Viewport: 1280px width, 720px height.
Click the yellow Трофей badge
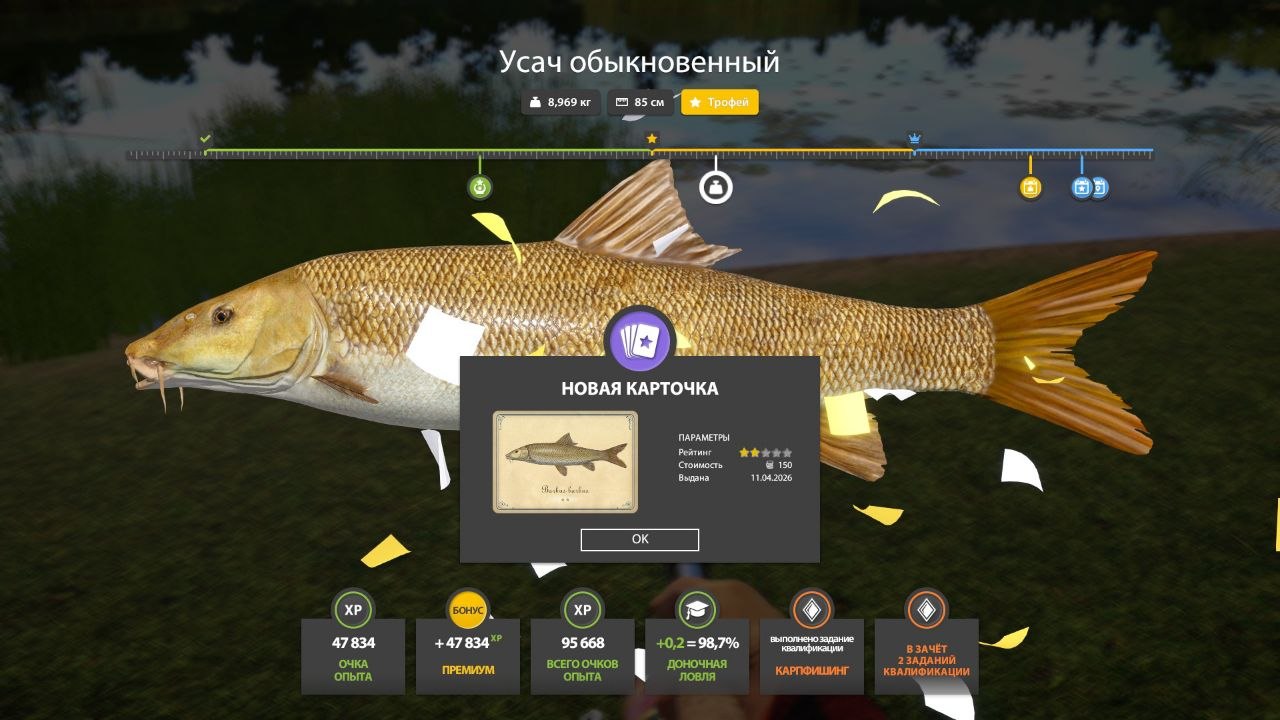tap(720, 102)
